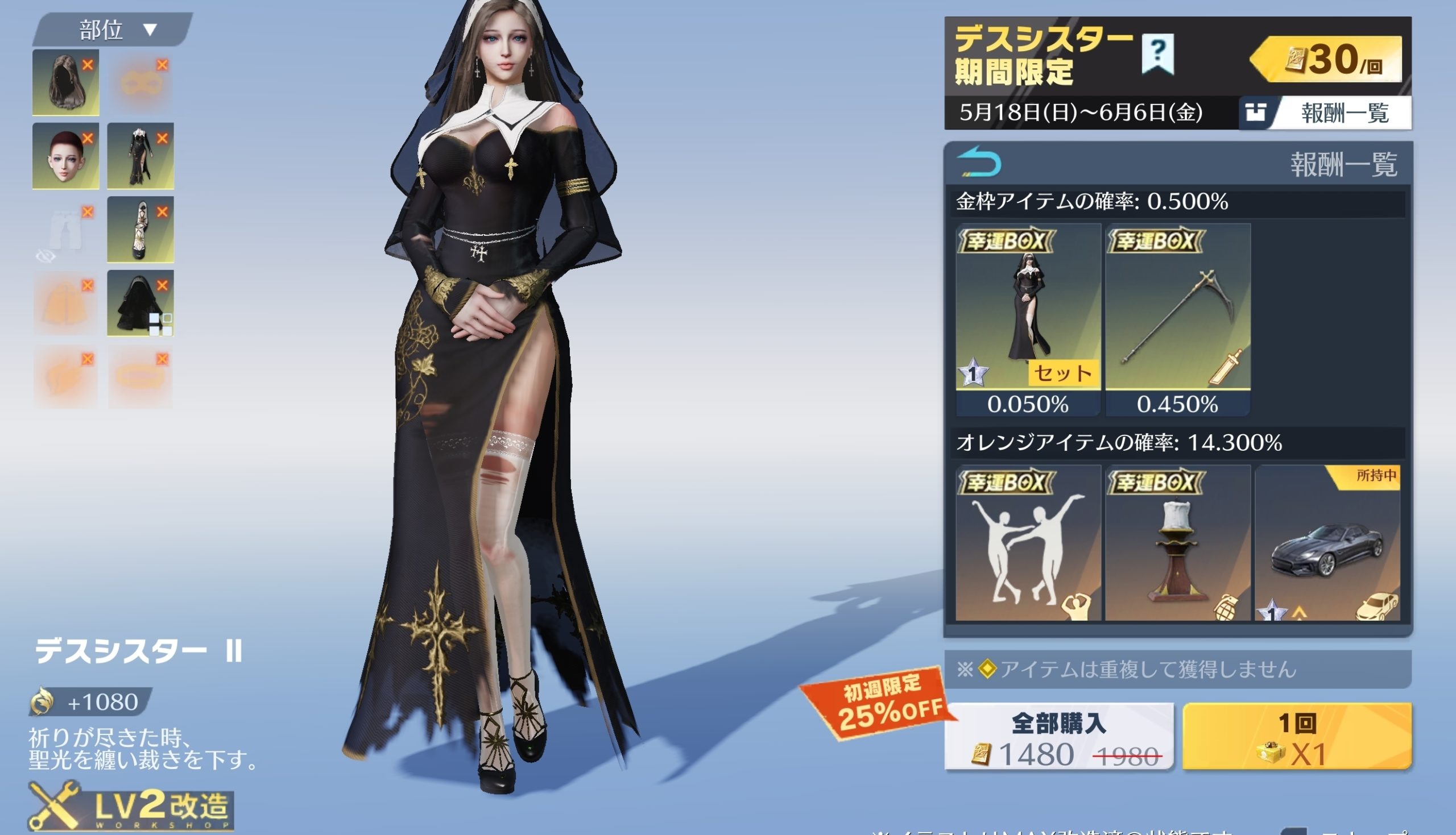Open the question mark help bookmark
Image resolution: width=1456 pixels, height=835 pixels.
tap(1157, 54)
